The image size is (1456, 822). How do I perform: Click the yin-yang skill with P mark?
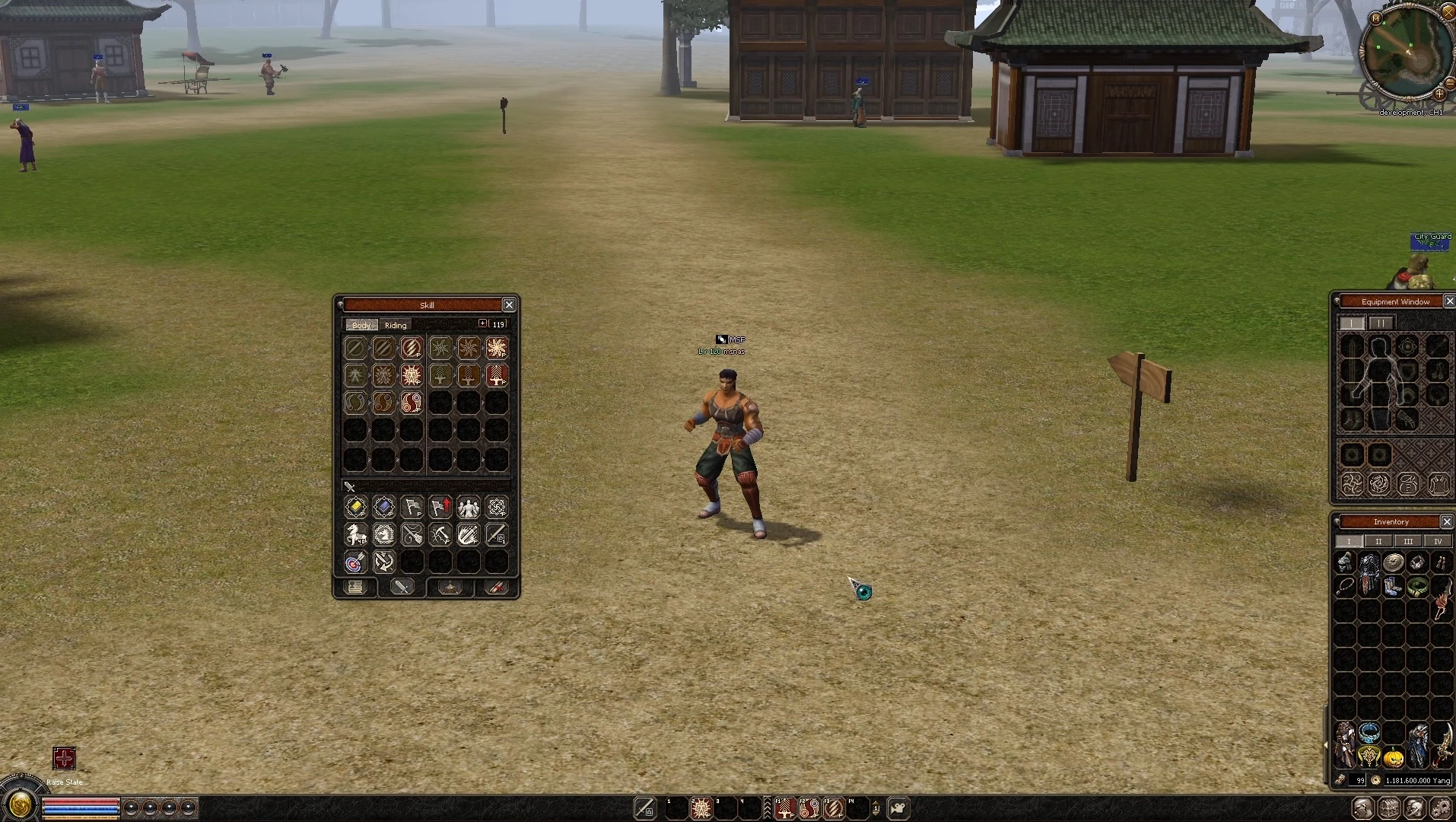coord(412,403)
